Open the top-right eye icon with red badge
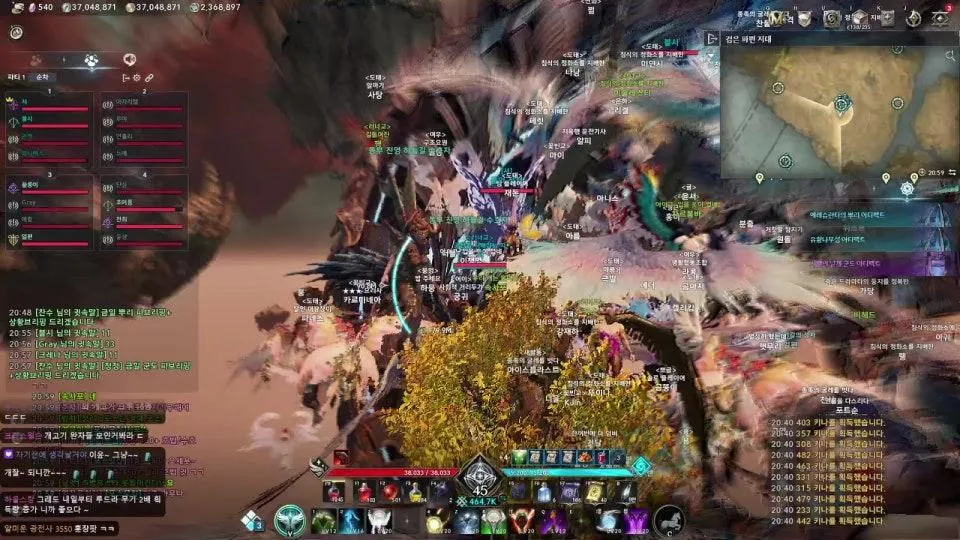960x540 pixels. [x=942, y=17]
